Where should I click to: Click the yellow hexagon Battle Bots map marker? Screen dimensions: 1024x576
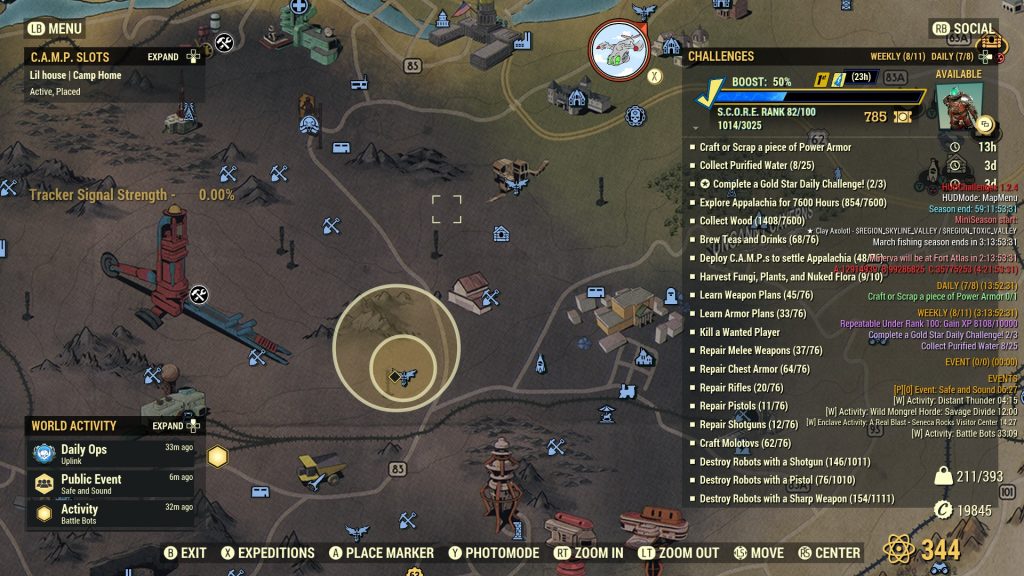point(217,457)
